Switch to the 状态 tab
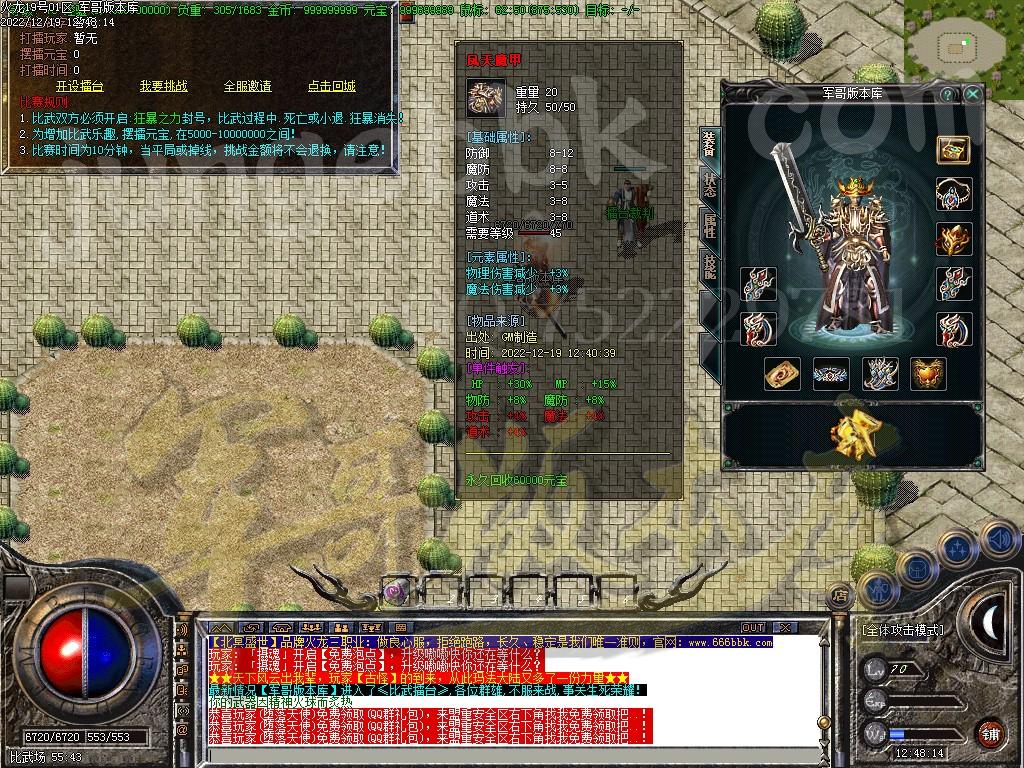This screenshot has width=1024, height=768. (x=709, y=185)
